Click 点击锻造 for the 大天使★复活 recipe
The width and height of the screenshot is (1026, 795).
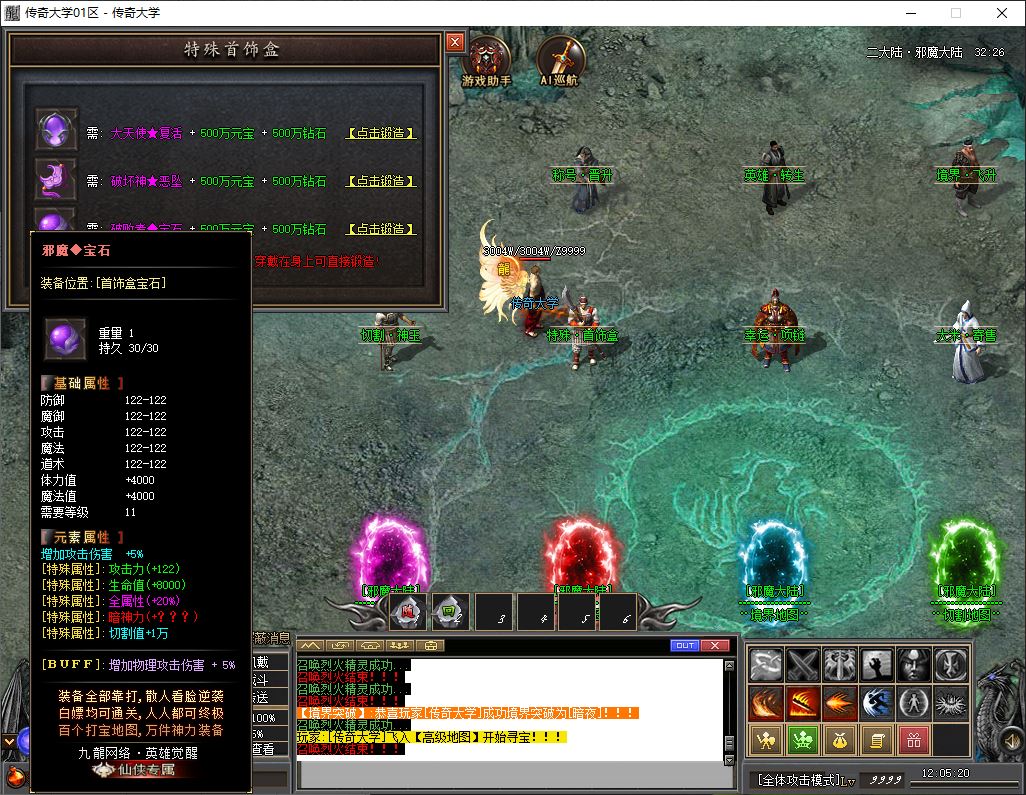tap(381, 133)
